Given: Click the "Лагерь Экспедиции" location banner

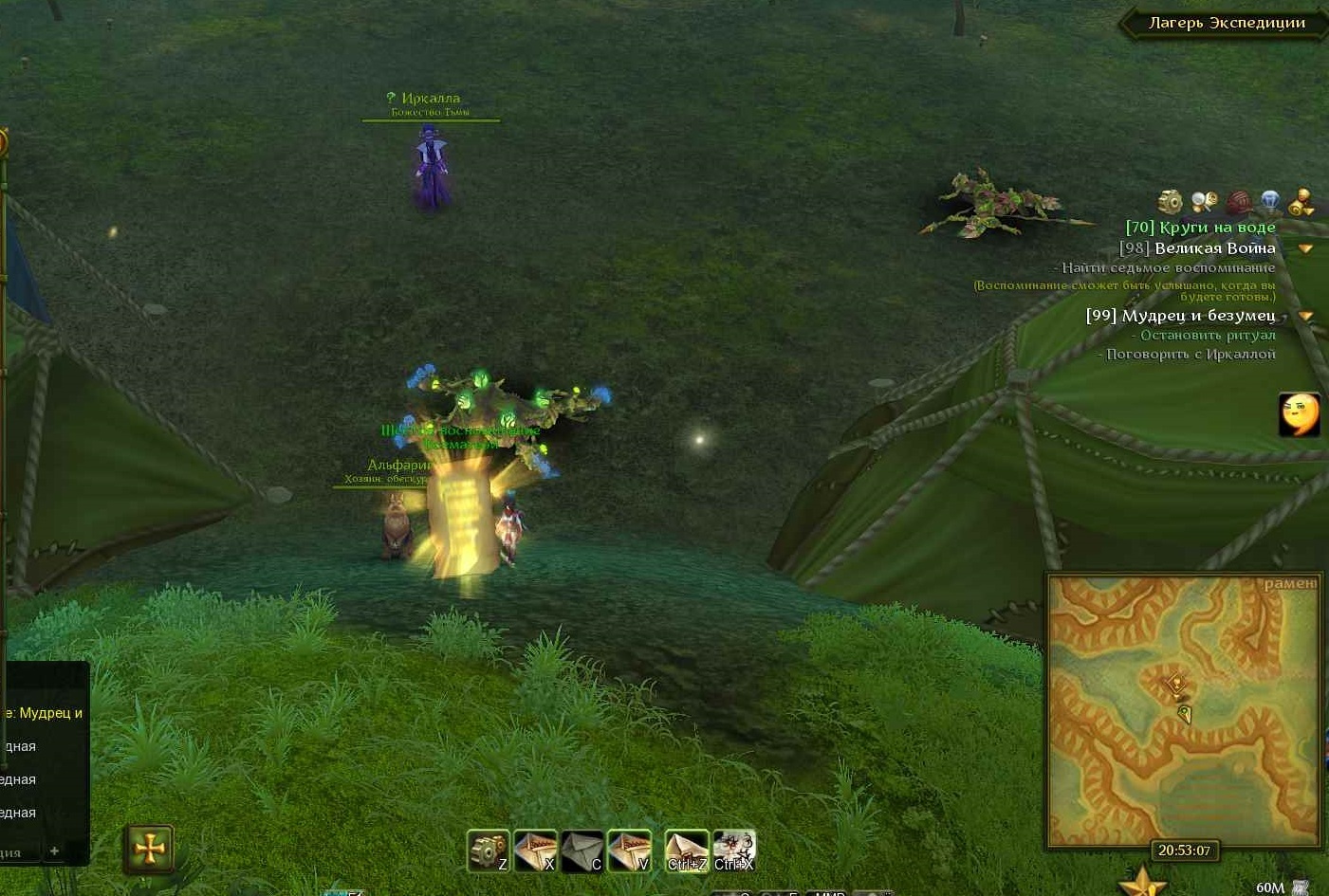Looking at the screenshot, I should point(1226,23).
